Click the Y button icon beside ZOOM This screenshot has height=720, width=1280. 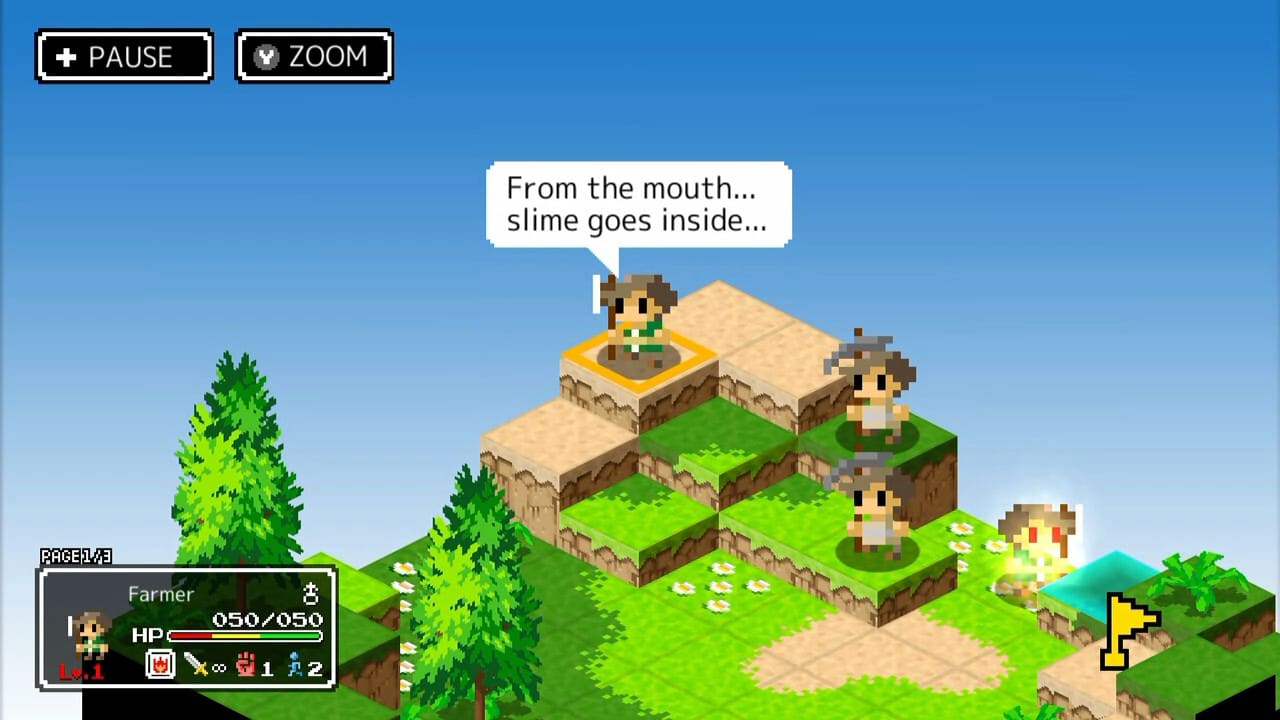coord(266,57)
